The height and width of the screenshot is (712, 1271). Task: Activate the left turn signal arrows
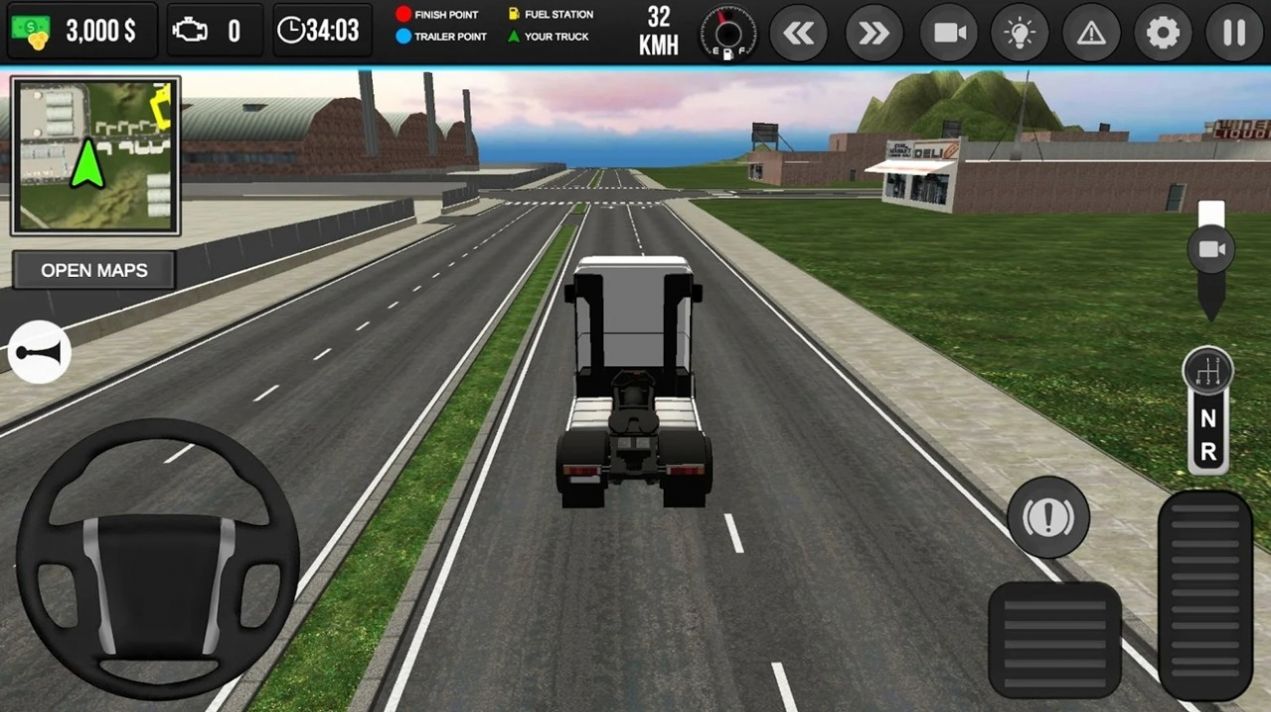(798, 33)
